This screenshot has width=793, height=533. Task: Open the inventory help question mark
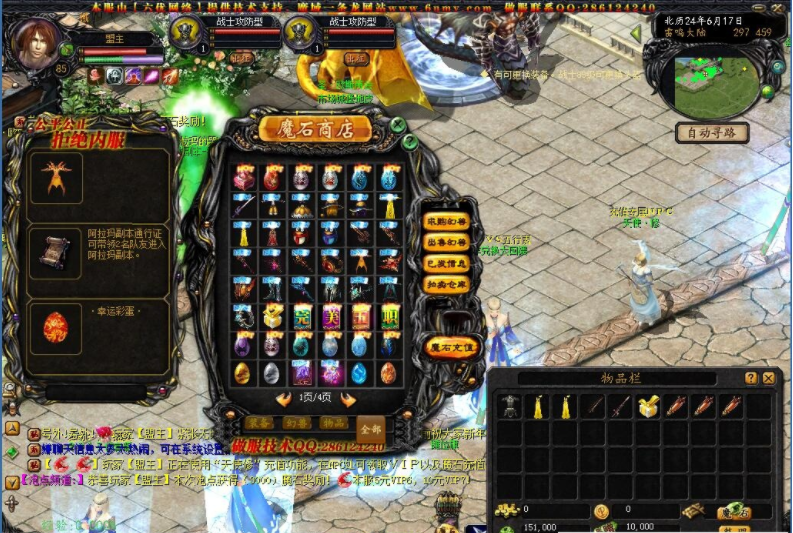[751, 378]
